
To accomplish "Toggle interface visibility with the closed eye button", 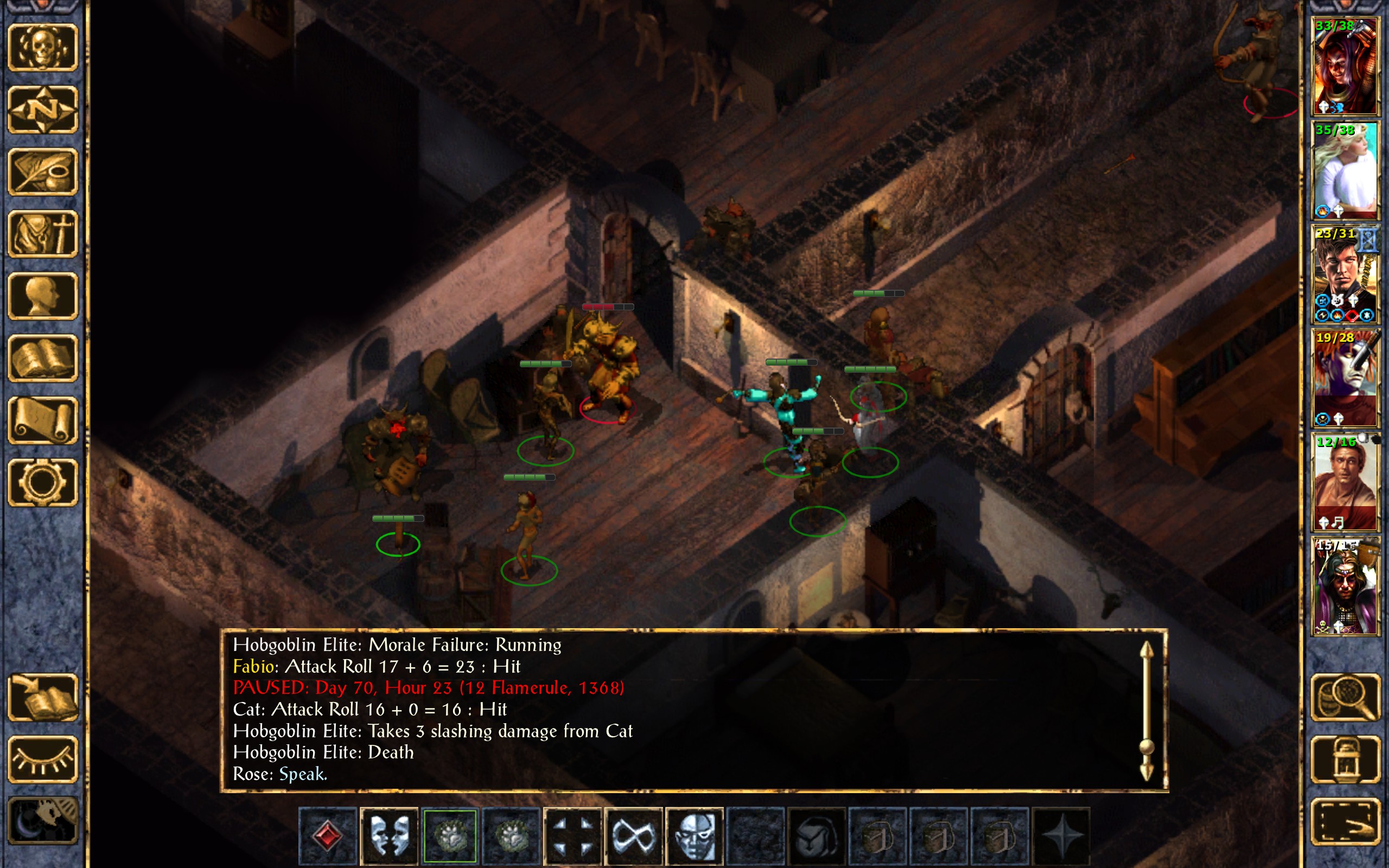I will pyautogui.click(x=42, y=759).
